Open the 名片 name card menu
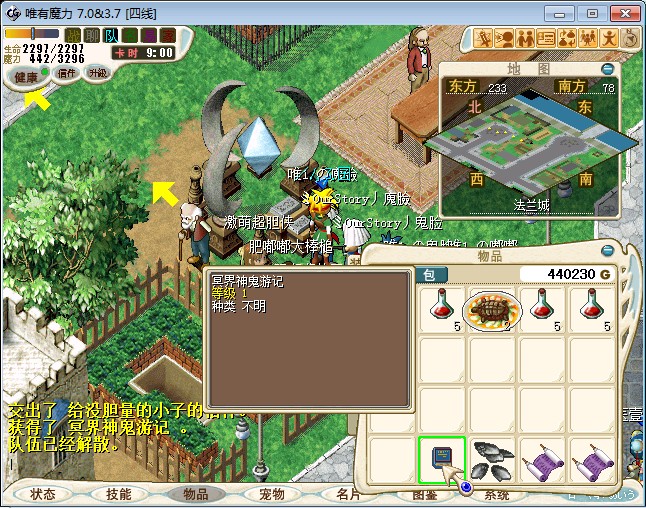Screen dimensions: 646x508 click(x=347, y=494)
